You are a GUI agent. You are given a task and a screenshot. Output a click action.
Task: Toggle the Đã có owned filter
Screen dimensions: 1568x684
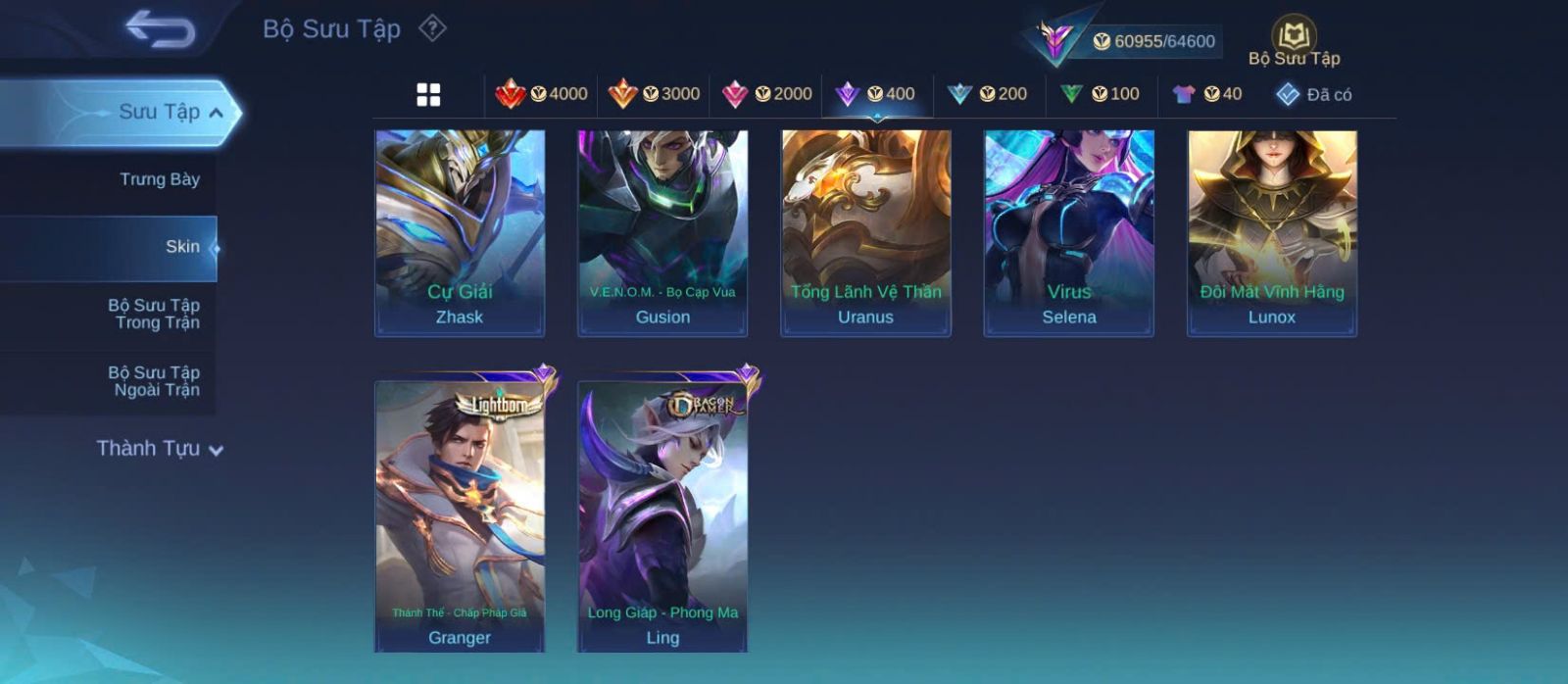tap(1313, 94)
